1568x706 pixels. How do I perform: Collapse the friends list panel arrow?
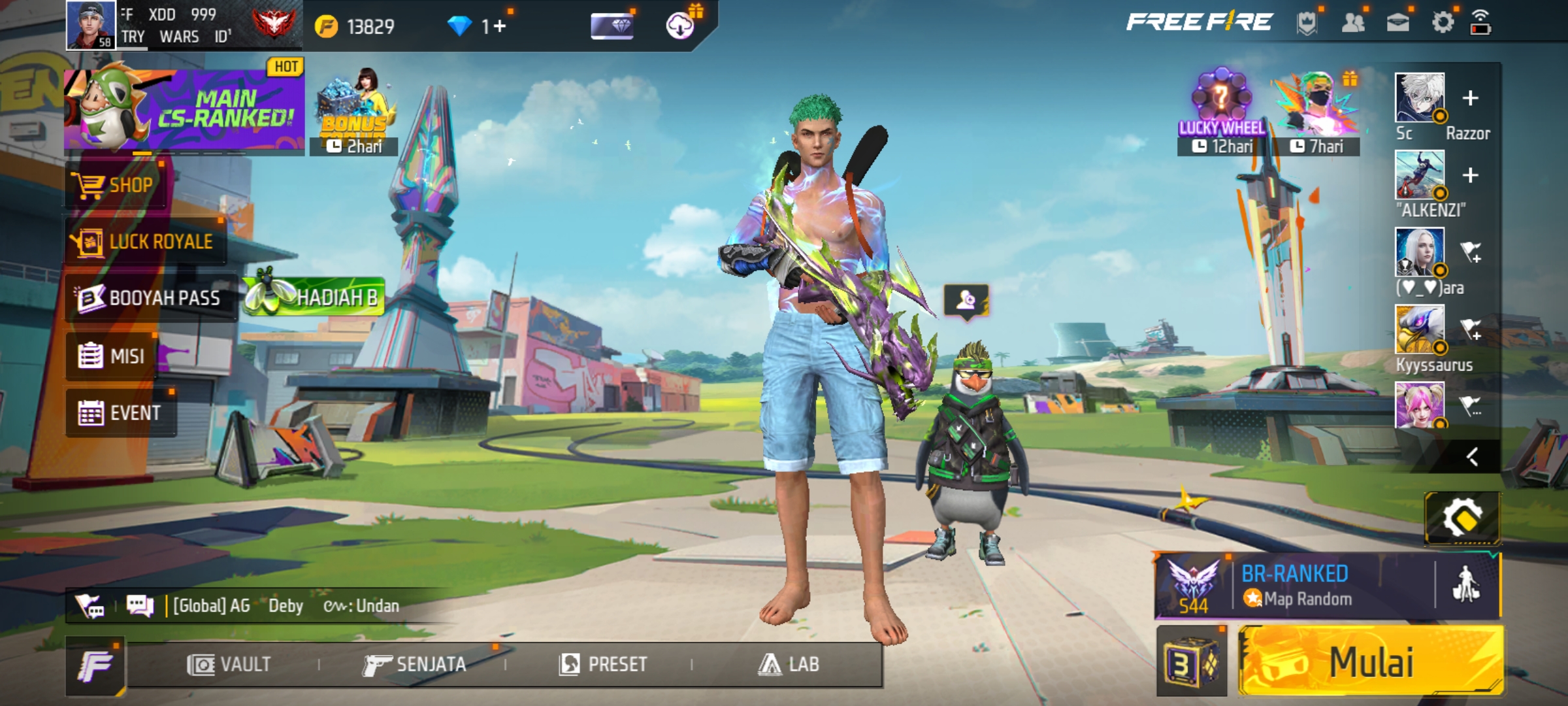1472,456
